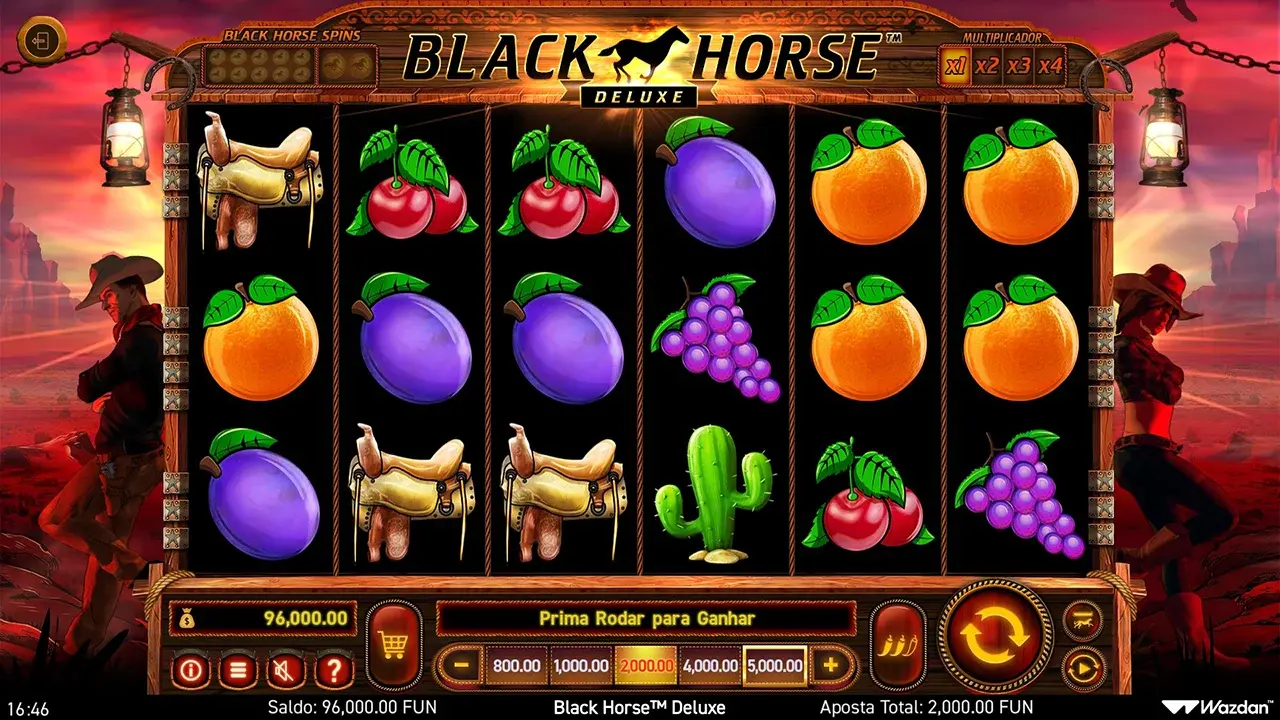1280x720 pixels.
Task: Toggle the running horse speed mode button
Action: (x=1082, y=619)
